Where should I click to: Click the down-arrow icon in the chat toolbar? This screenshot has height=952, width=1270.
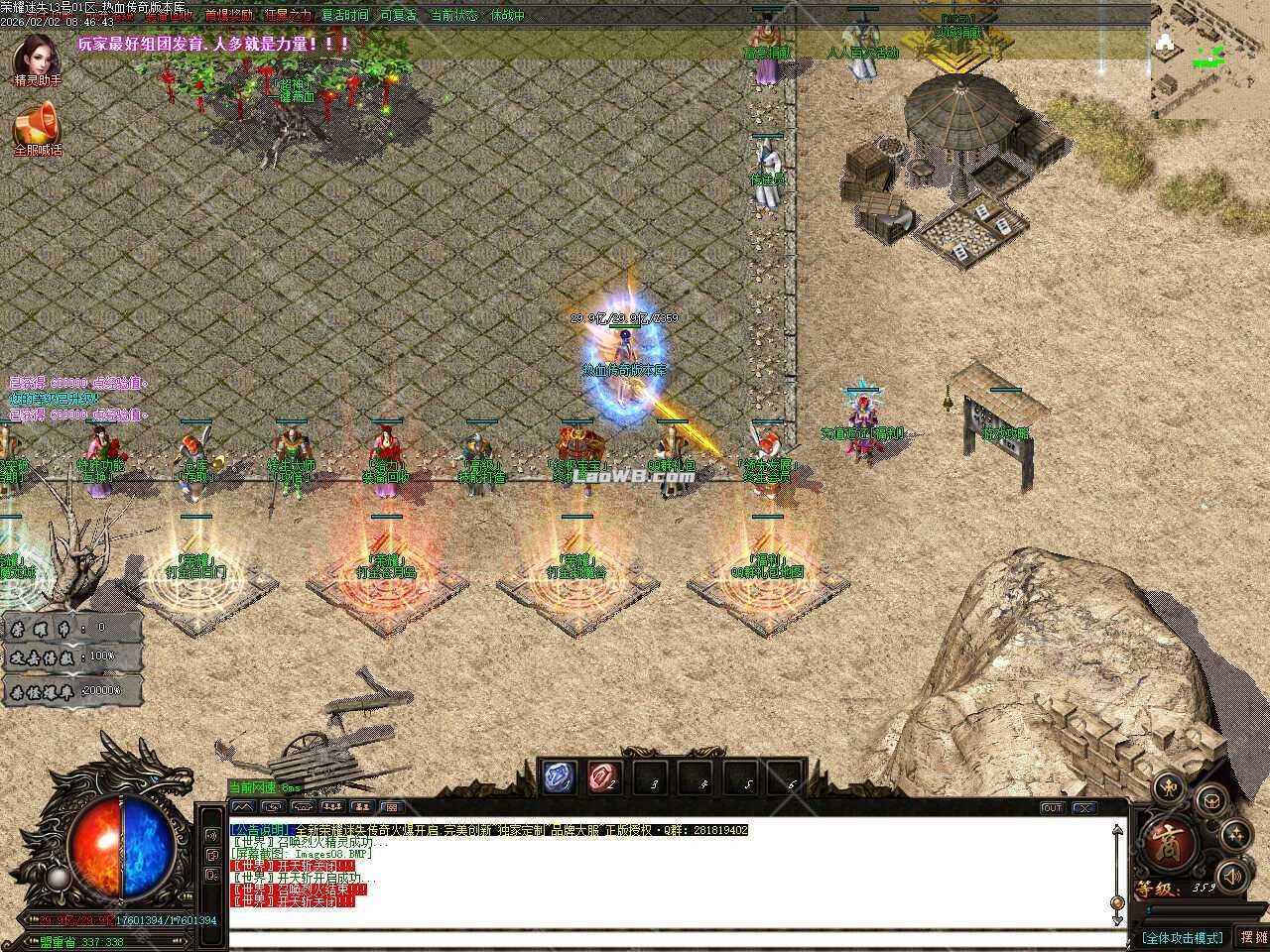(272, 806)
